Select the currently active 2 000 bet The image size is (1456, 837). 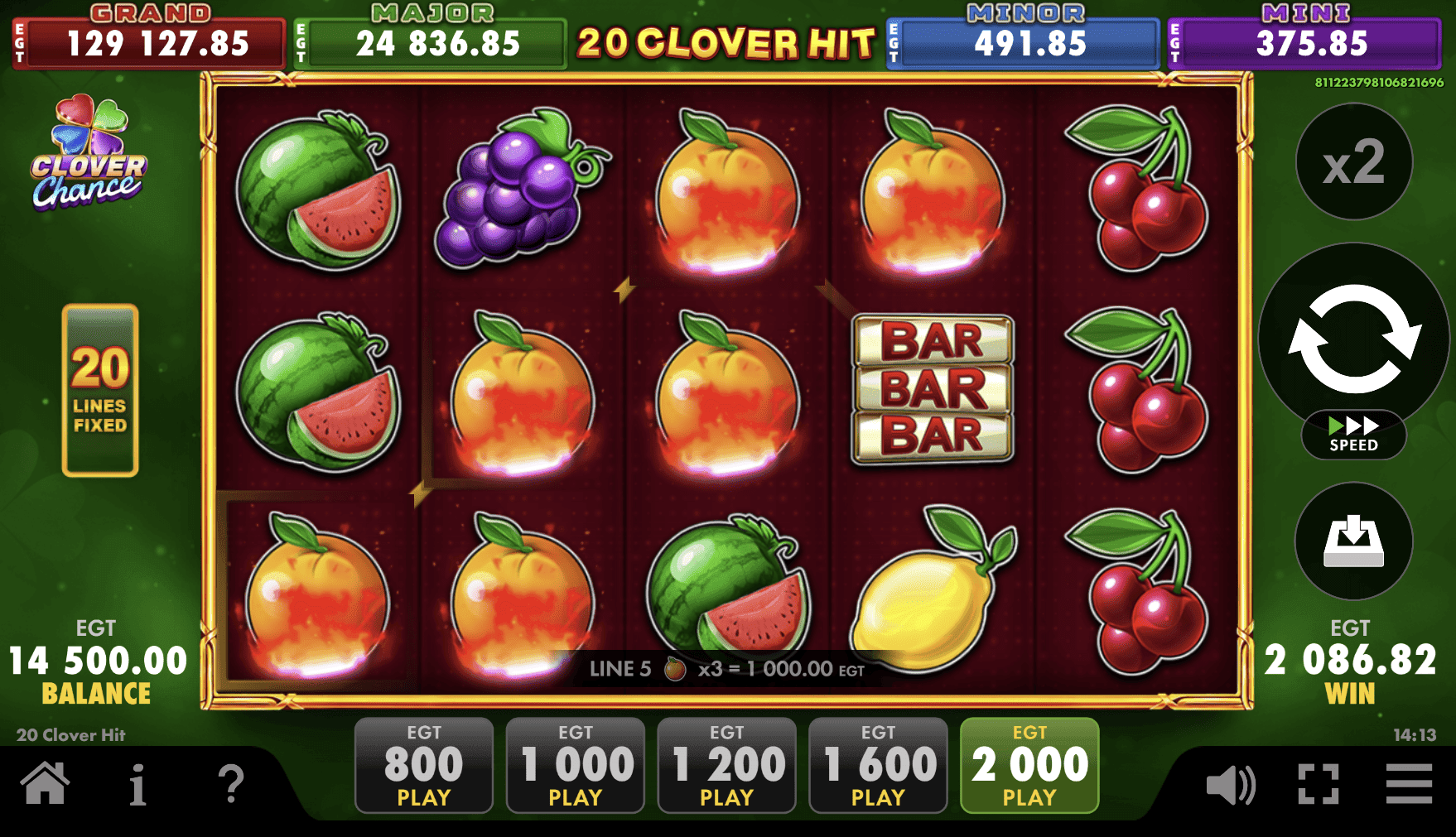1029,764
